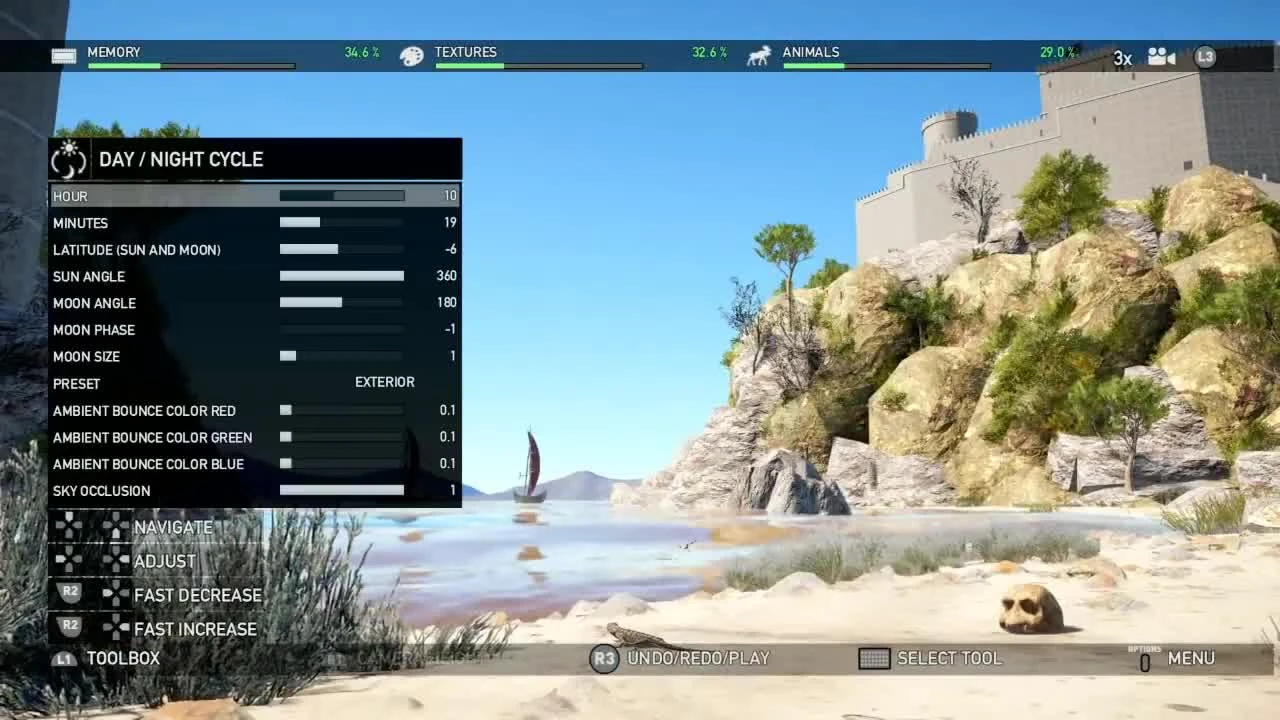Viewport: 1280px width, 720px height.
Task: Click the Memory RAM status icon
Action: pos(64,56)
